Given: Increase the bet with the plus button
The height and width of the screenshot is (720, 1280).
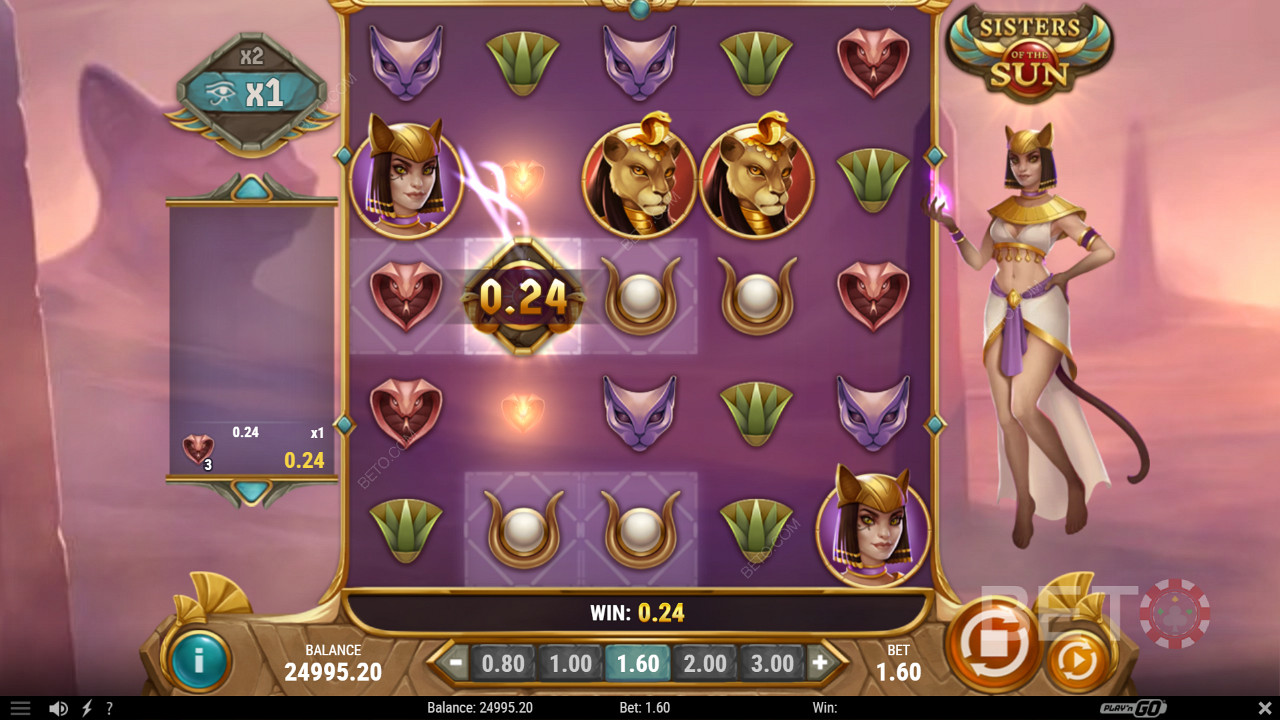Looking at the screenshot, I should [x=820, y=662].
